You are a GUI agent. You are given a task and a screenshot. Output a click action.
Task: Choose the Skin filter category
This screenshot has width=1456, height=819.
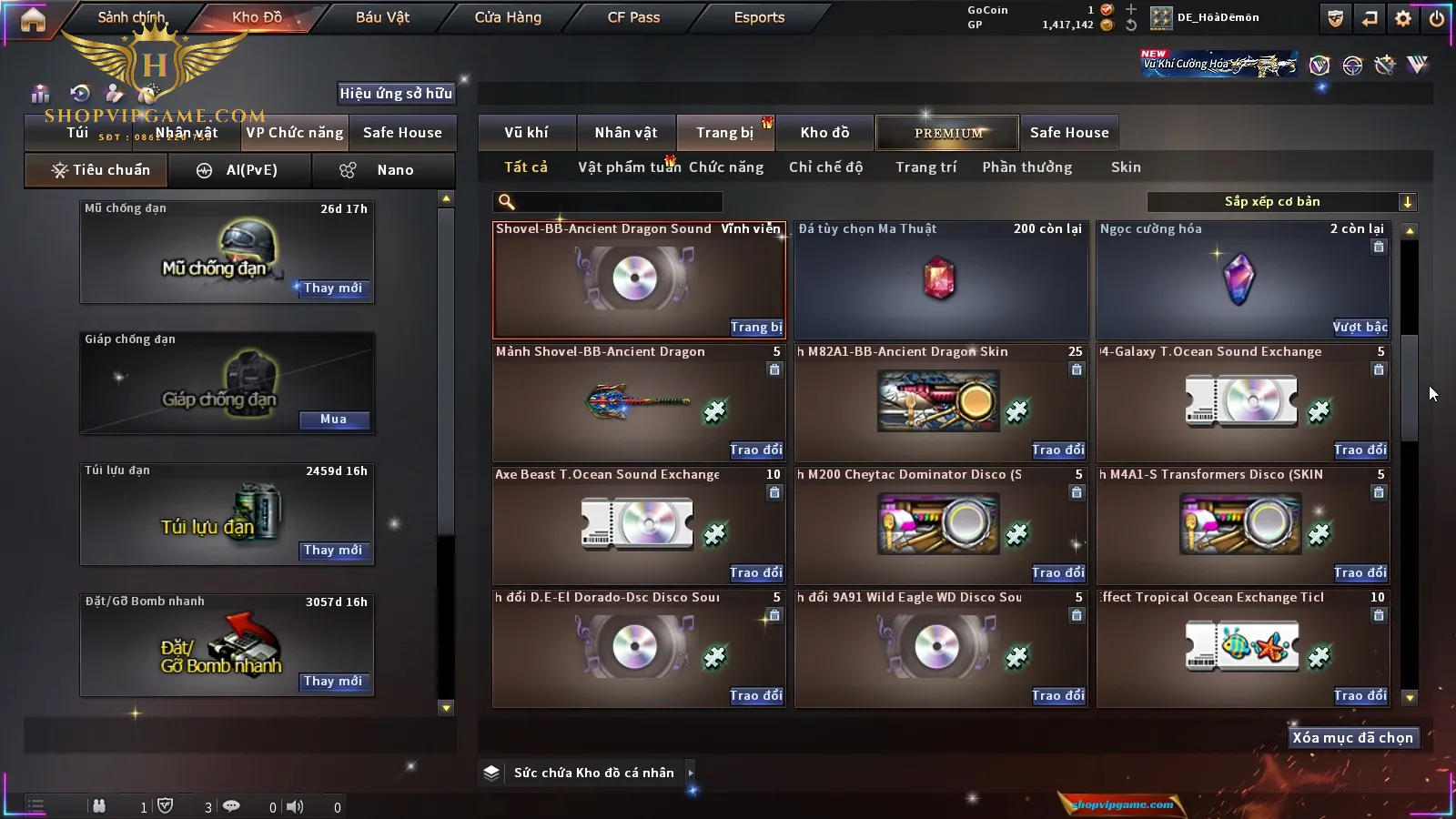(1126, 167)
